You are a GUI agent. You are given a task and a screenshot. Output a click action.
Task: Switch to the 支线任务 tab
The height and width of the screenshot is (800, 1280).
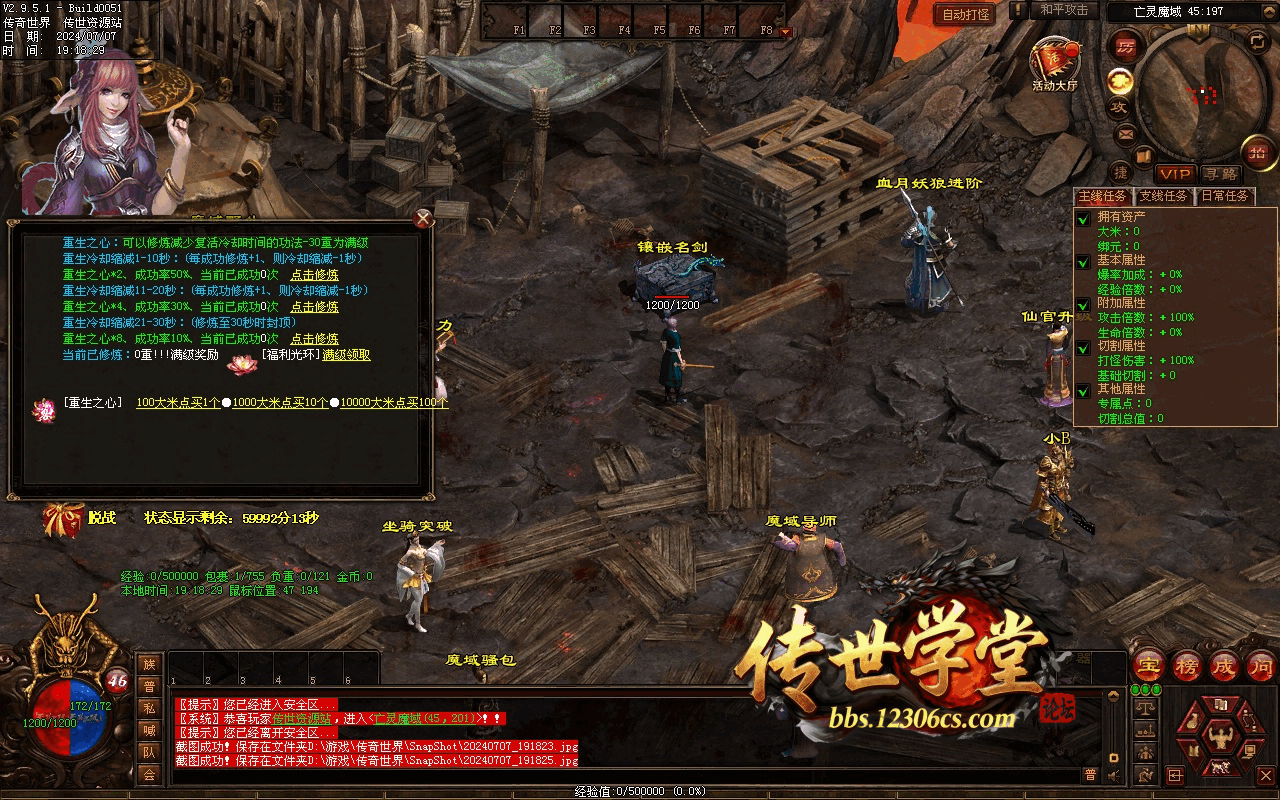tap(1164, 196)
